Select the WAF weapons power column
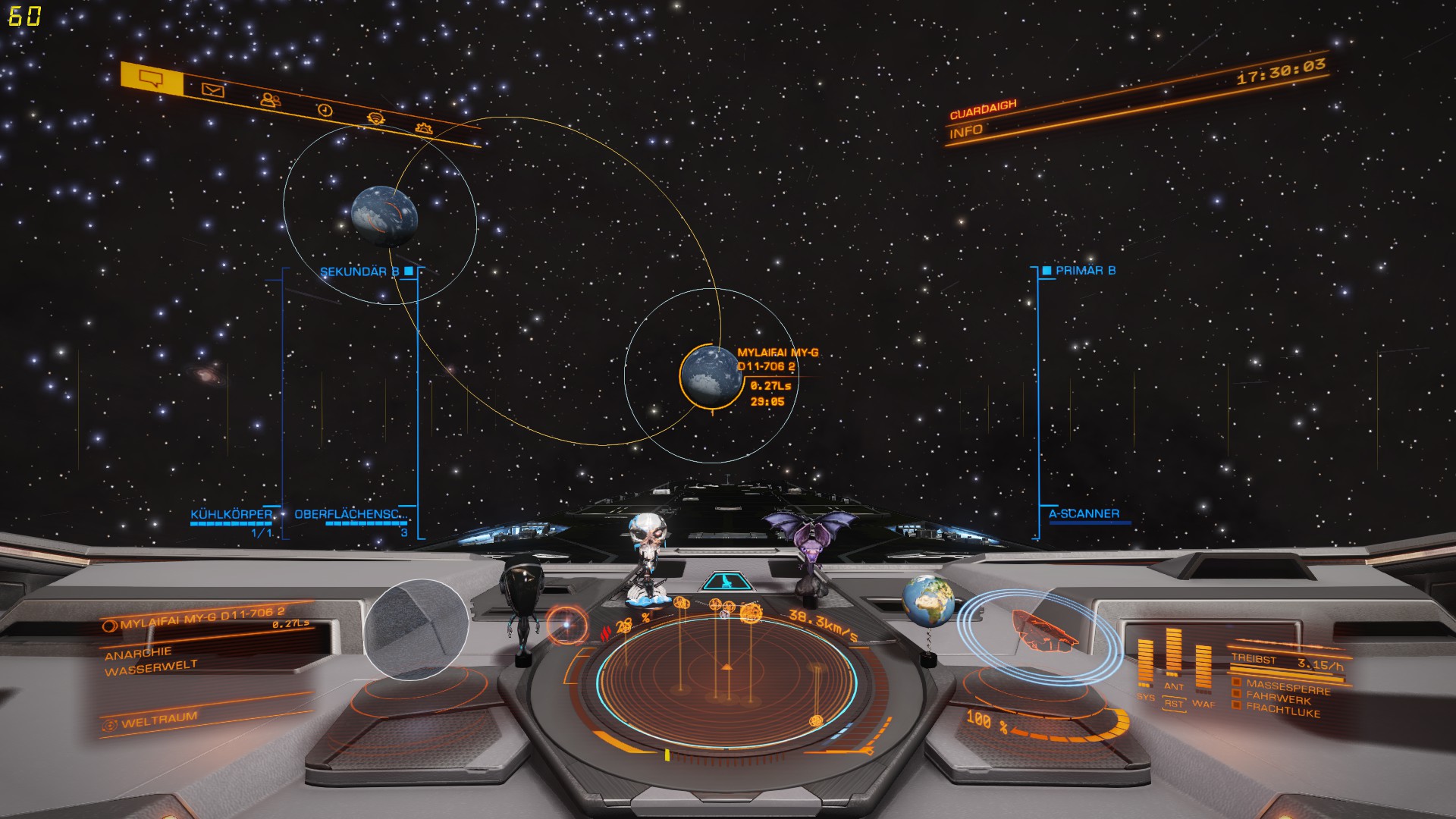Viewport: 1456px width, 819px height. click(1203, 671)
